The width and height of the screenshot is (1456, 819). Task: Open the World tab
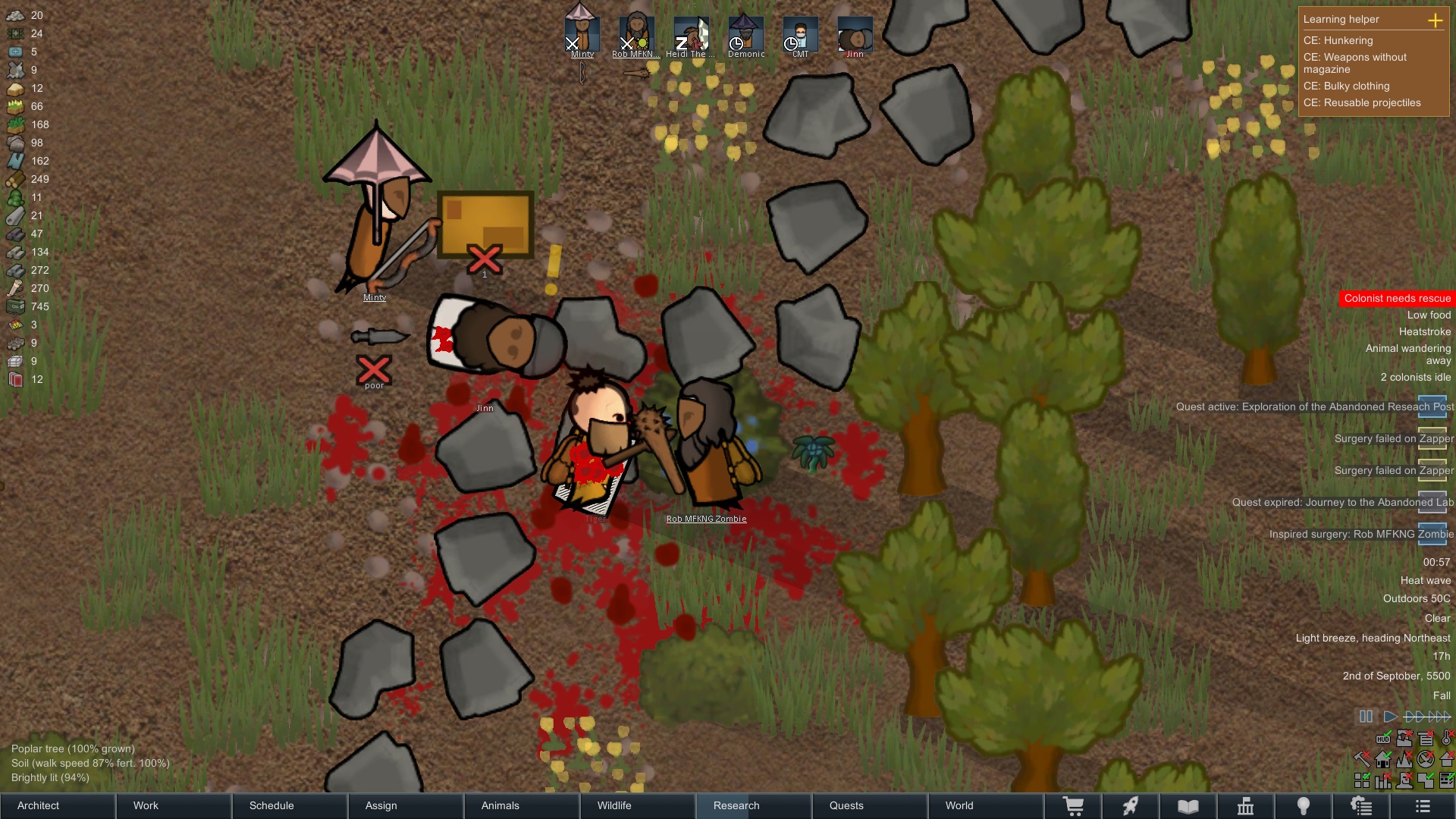tap(959, 805)
